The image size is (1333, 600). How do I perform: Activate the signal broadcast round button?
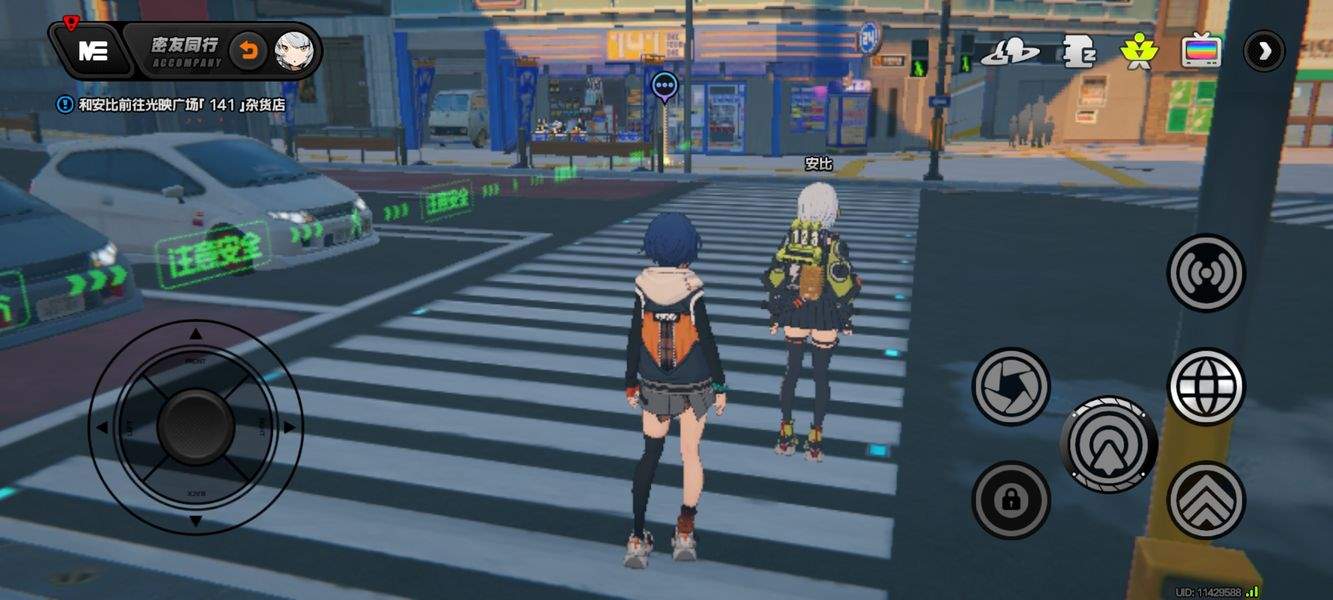(1206, 273)
